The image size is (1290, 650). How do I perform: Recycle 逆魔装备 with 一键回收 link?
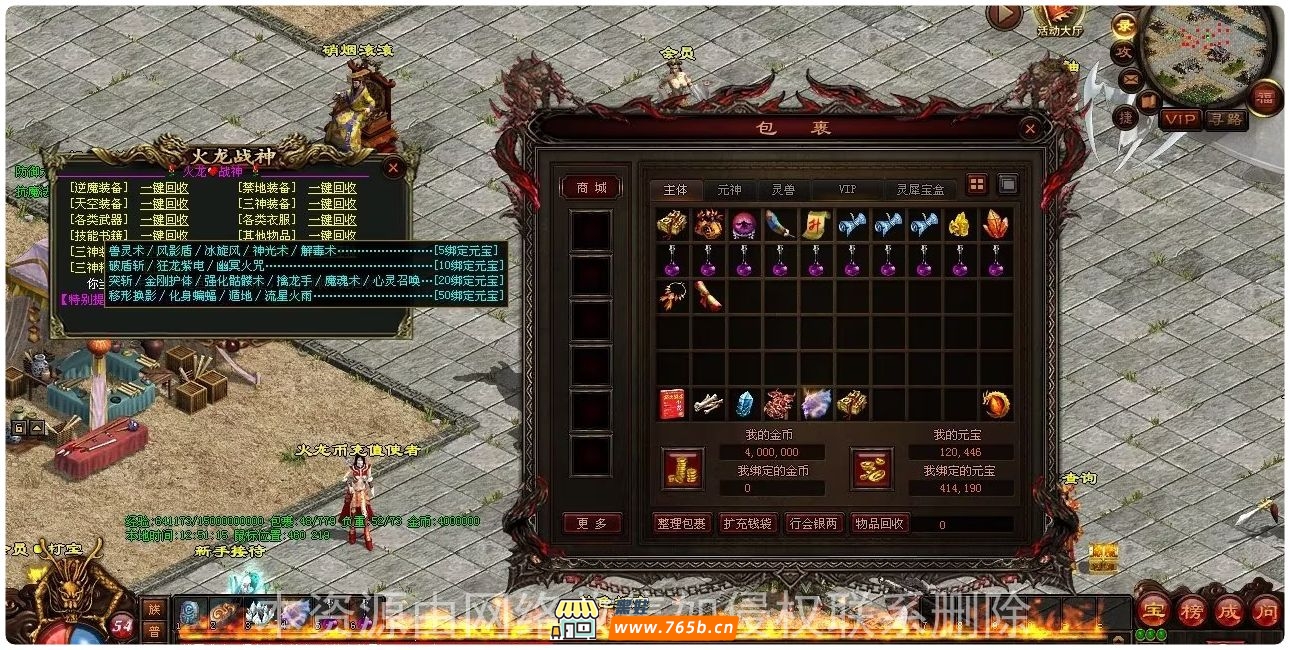[164, 188]
